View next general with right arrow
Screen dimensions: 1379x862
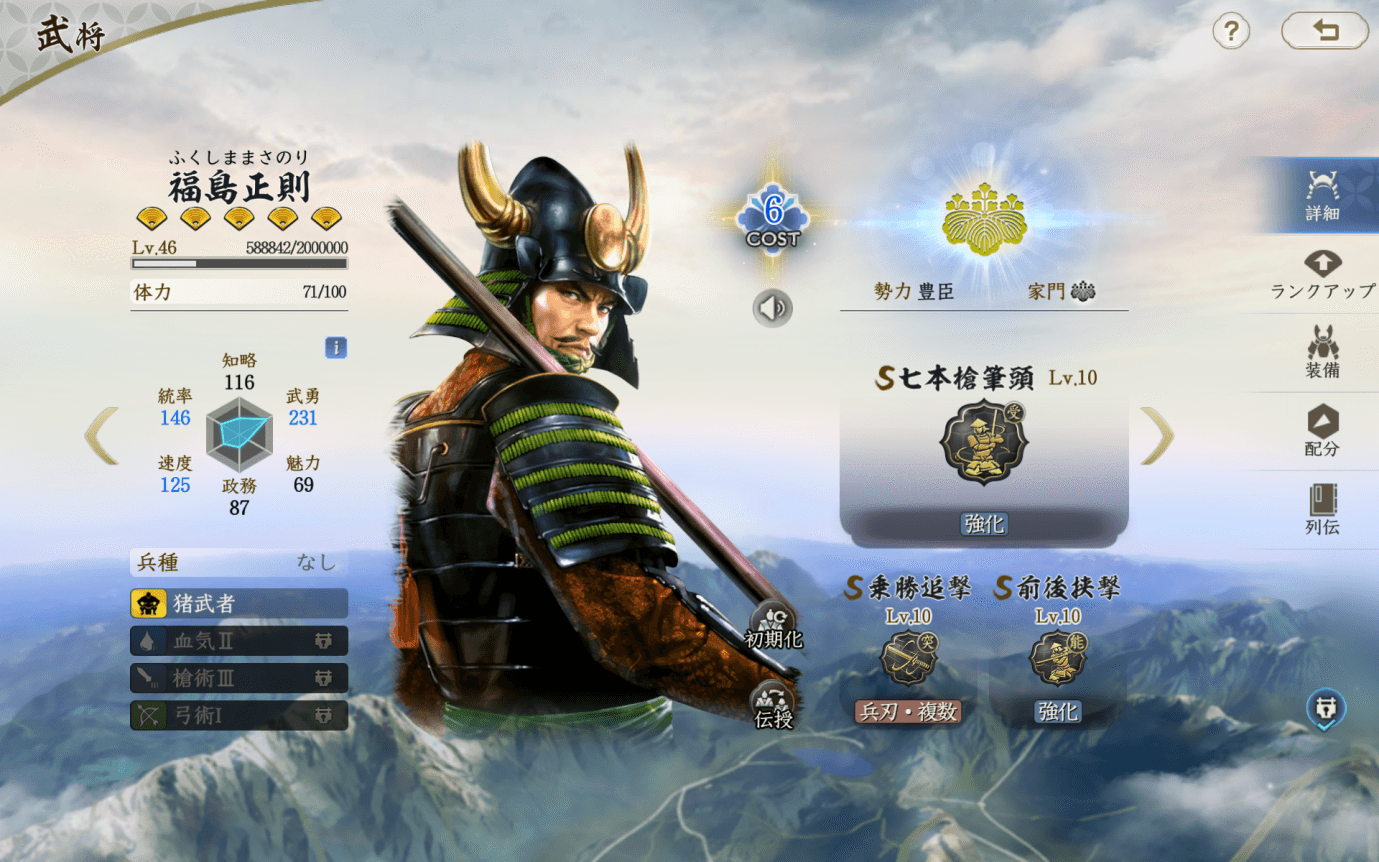pos(1157,436)
